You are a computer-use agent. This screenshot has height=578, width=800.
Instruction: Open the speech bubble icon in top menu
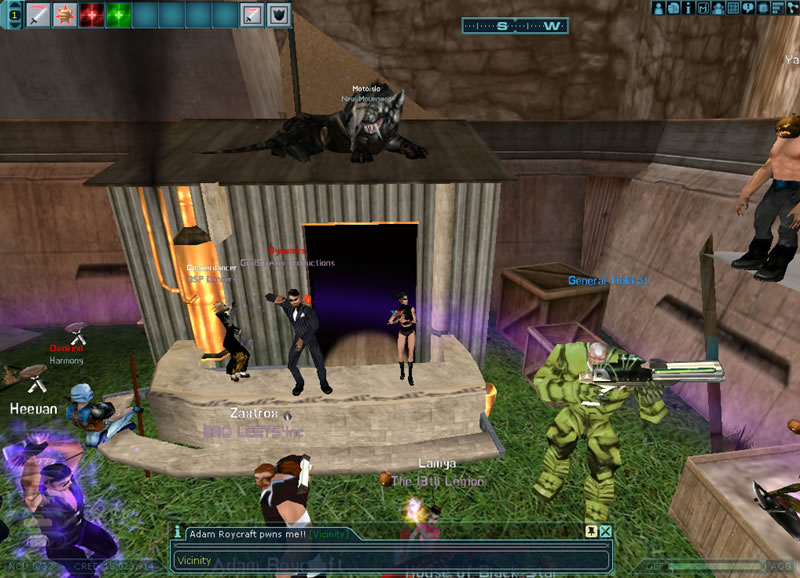[749, 8]
